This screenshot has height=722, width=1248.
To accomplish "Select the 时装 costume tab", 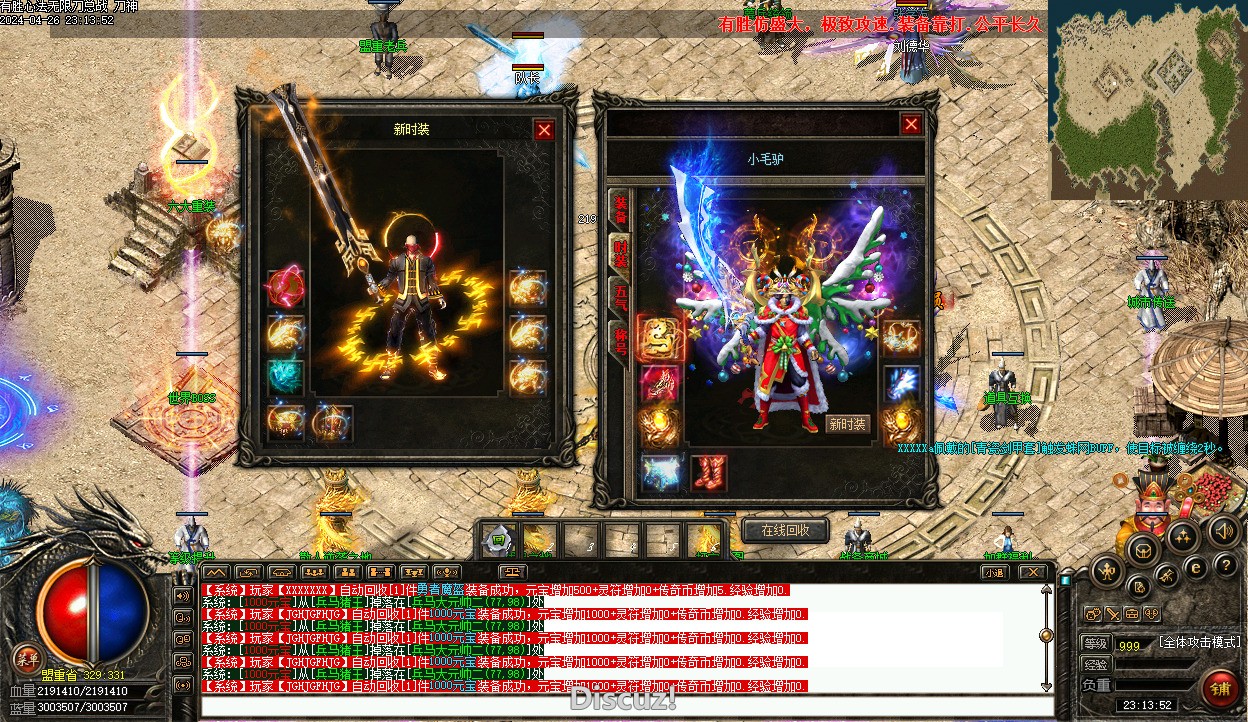I will point(620,255).
